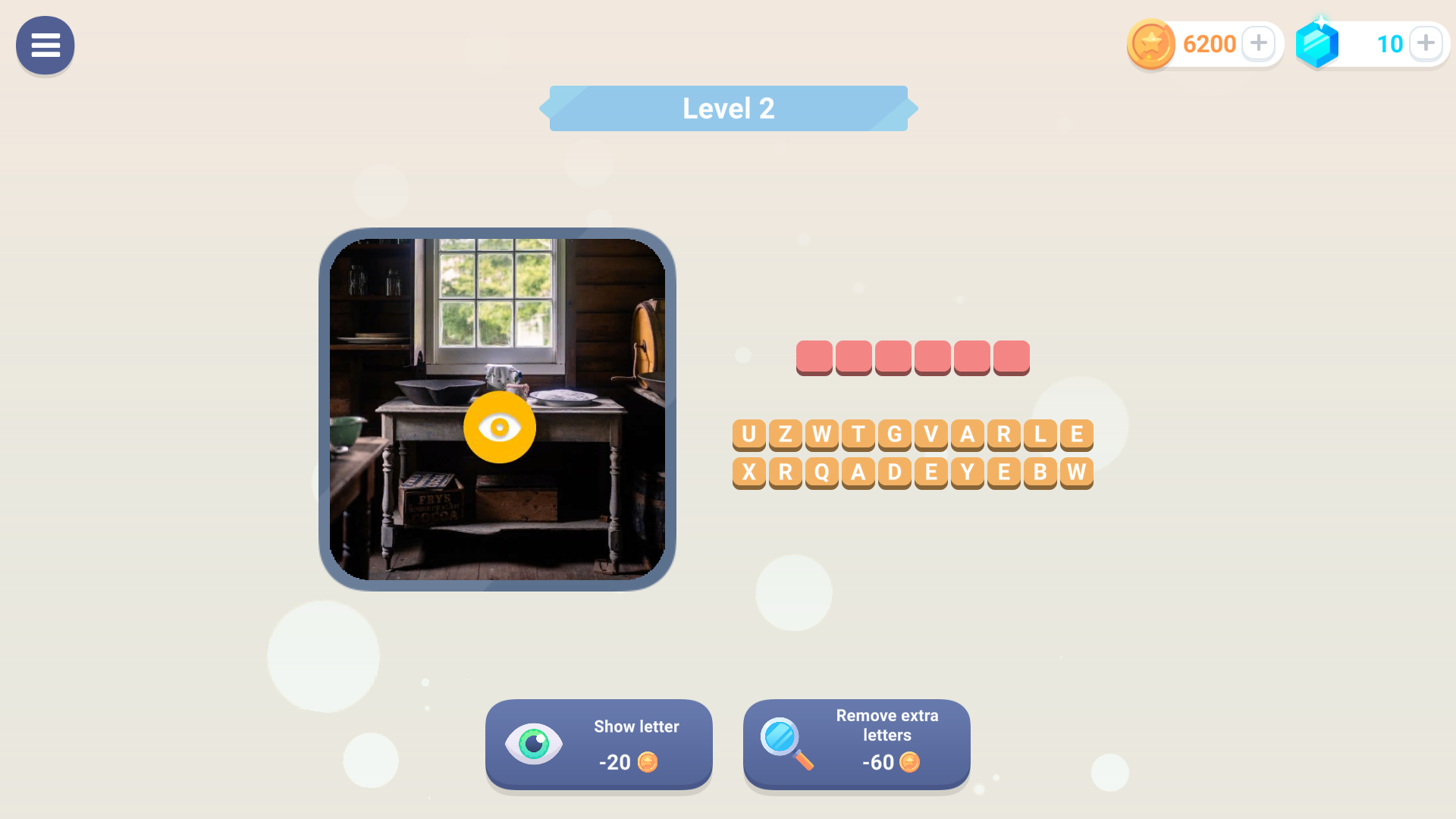1456x819 pixels.
Task: Select the letter W tile in top row
Action: coord(822,434)
